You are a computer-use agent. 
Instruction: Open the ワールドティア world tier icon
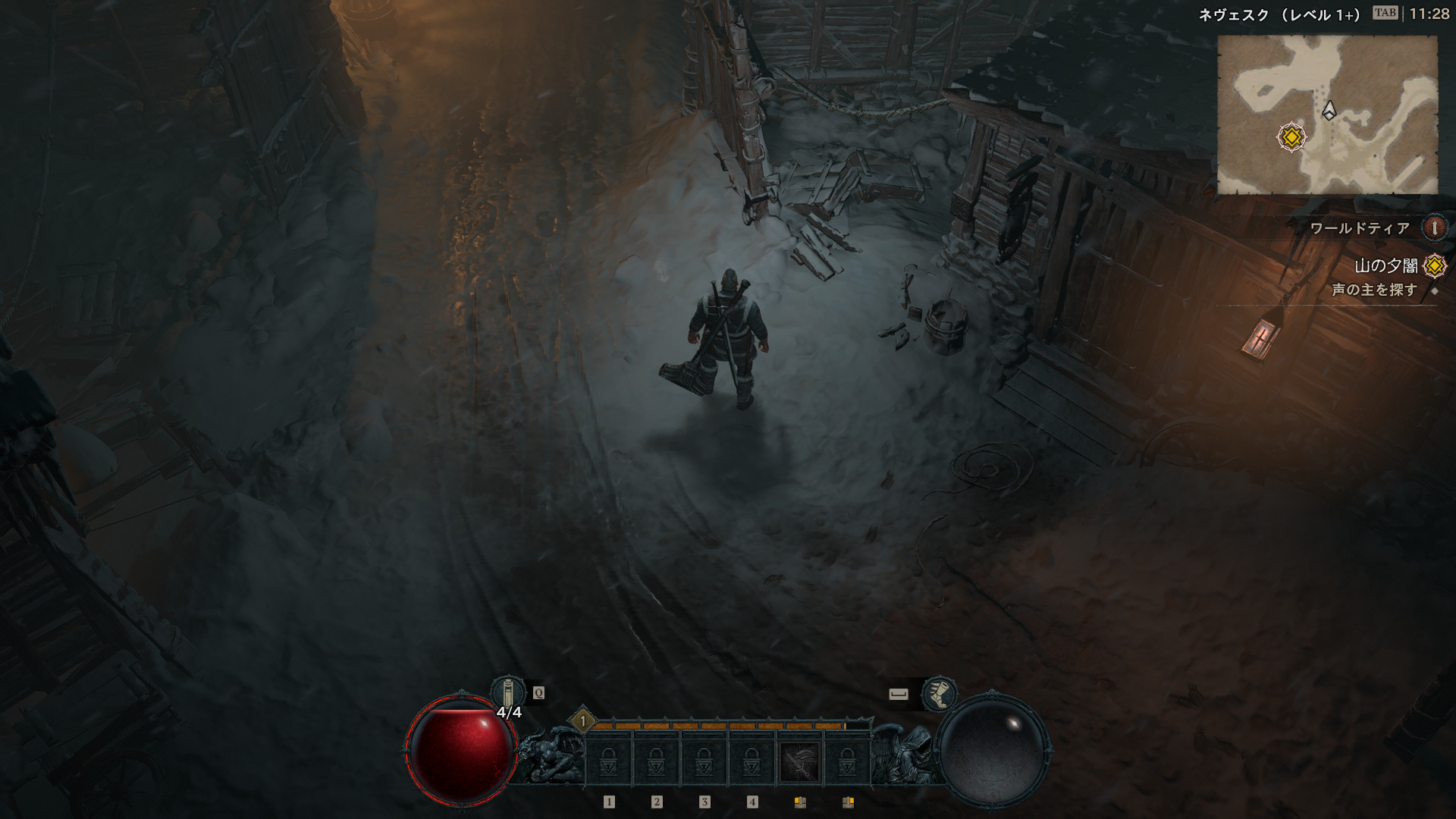point(1433,227)
